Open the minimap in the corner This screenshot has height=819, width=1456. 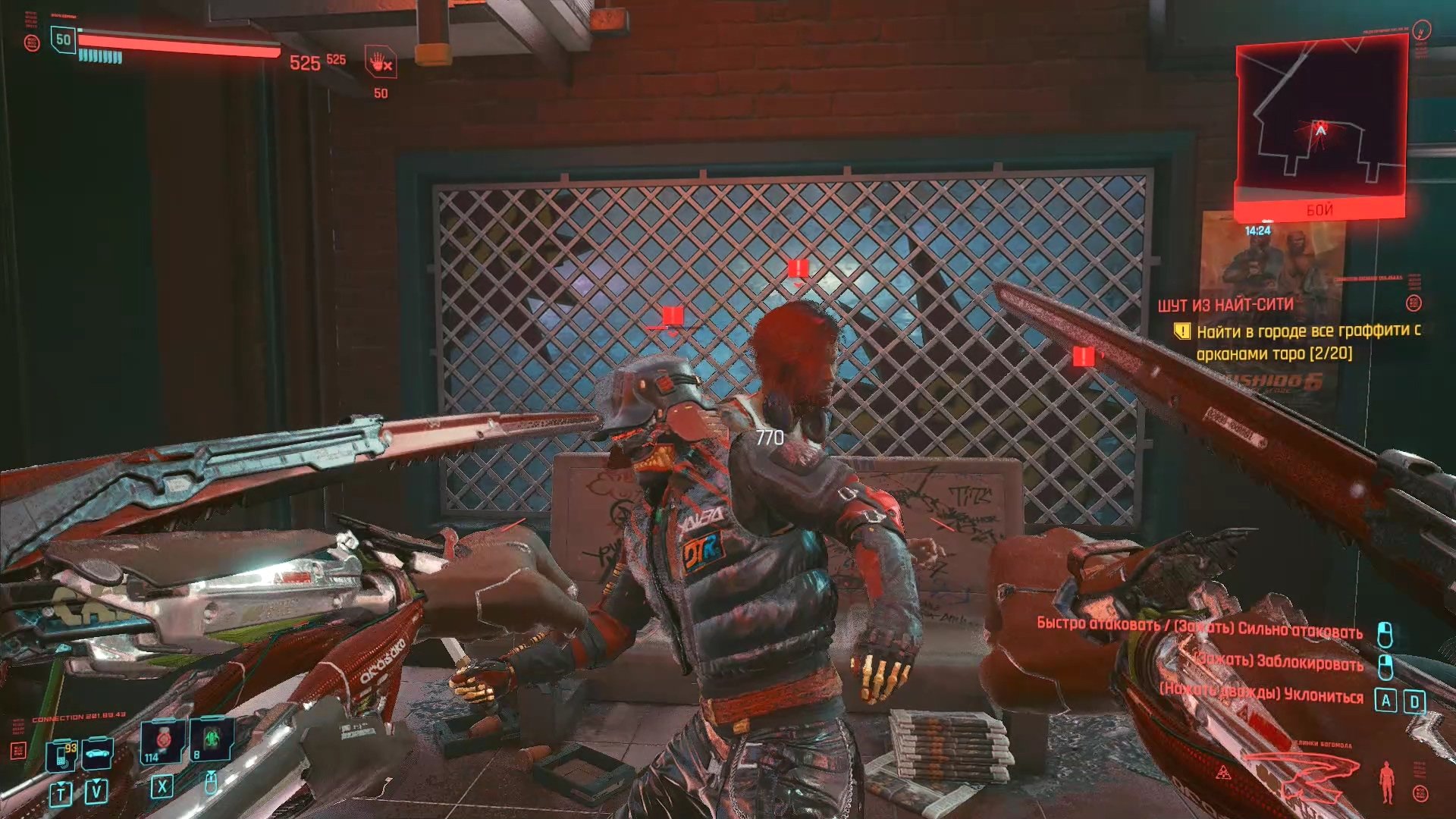[1320, 121]
